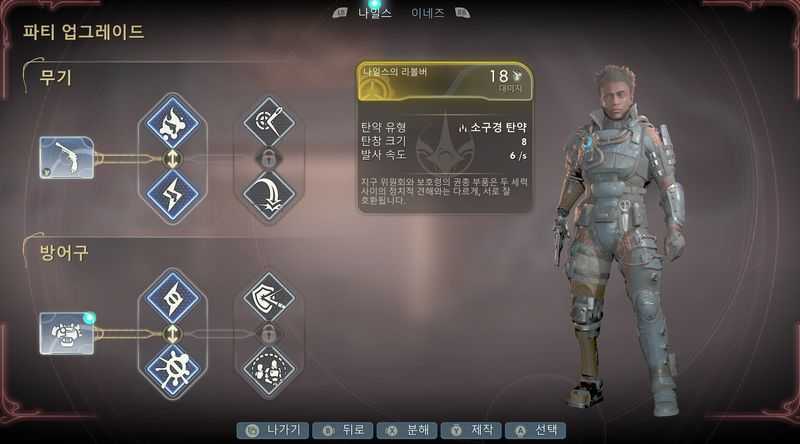Viewport: 800px width, 444px height.
Task: Select the crosshair target weapon upgrade
Action: (x=267, y=124)
